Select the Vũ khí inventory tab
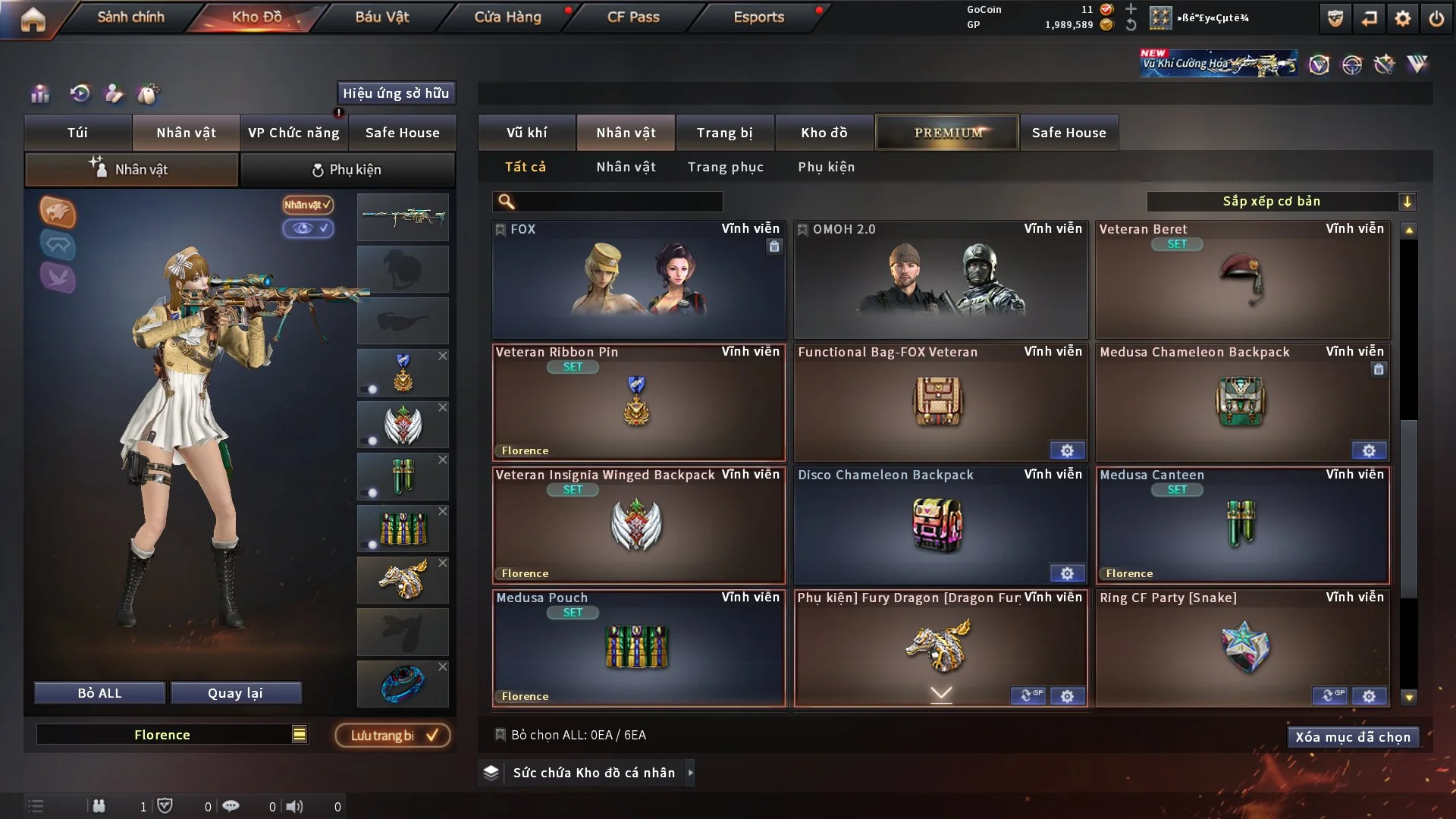1456x819 pixels. pyautogui.click(x=526, y=133)
